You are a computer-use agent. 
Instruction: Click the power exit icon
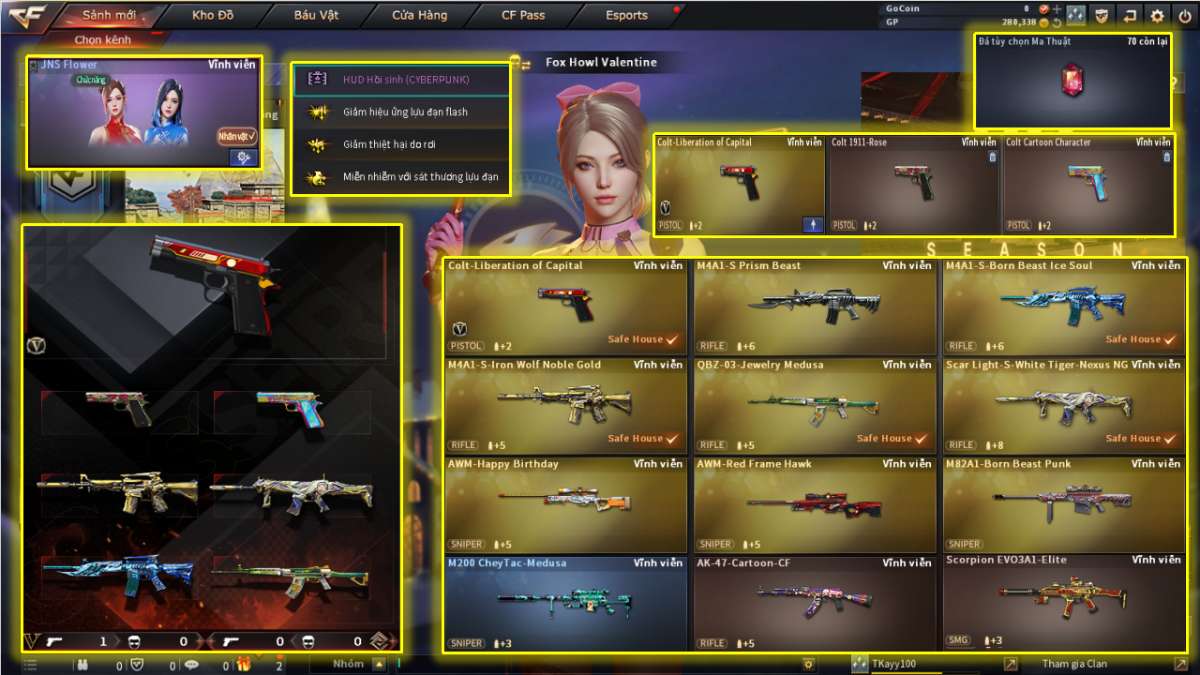(x=1184, y=15)
